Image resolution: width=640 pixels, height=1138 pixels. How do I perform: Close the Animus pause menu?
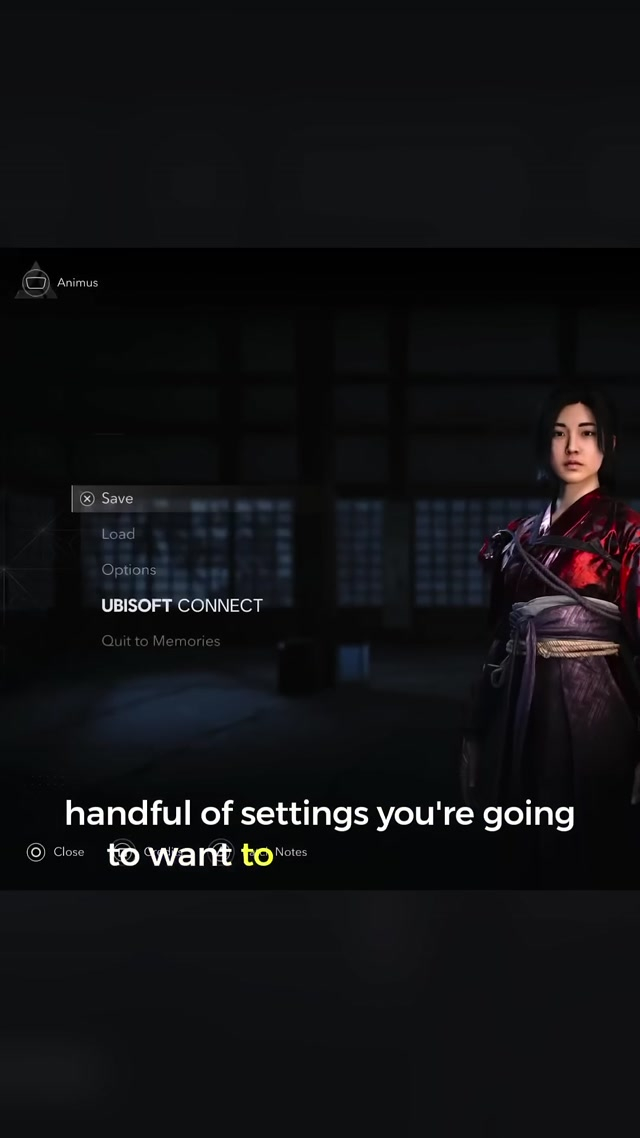click(x=56, y=852)
